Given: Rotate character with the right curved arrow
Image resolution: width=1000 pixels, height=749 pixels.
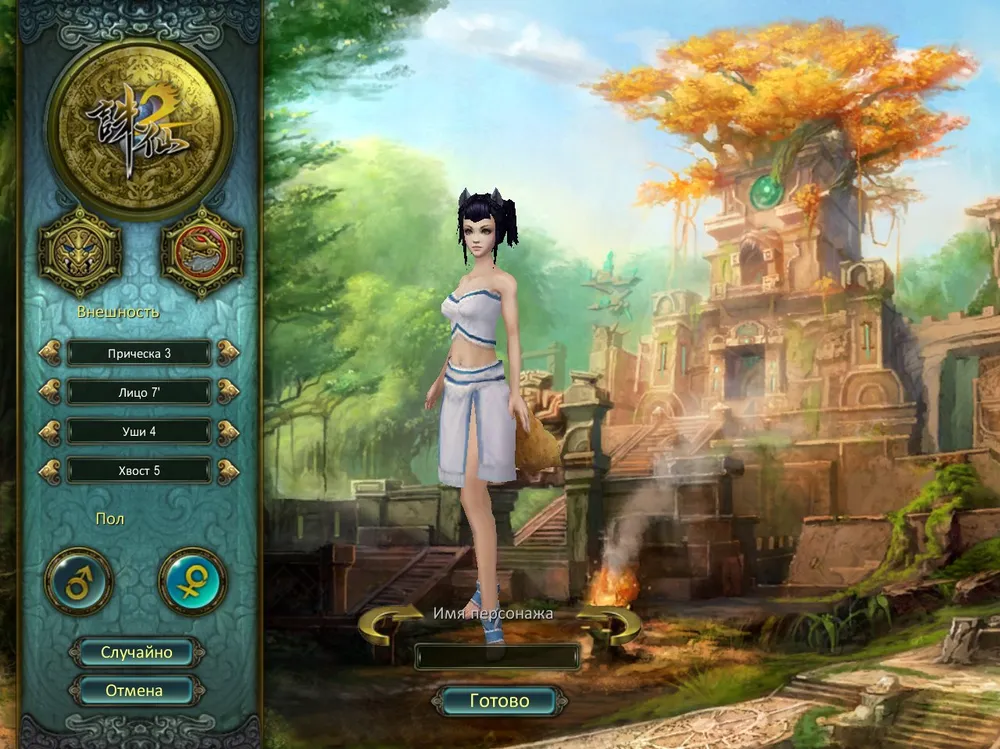Looking at the screenshot, I should [612, 625].
